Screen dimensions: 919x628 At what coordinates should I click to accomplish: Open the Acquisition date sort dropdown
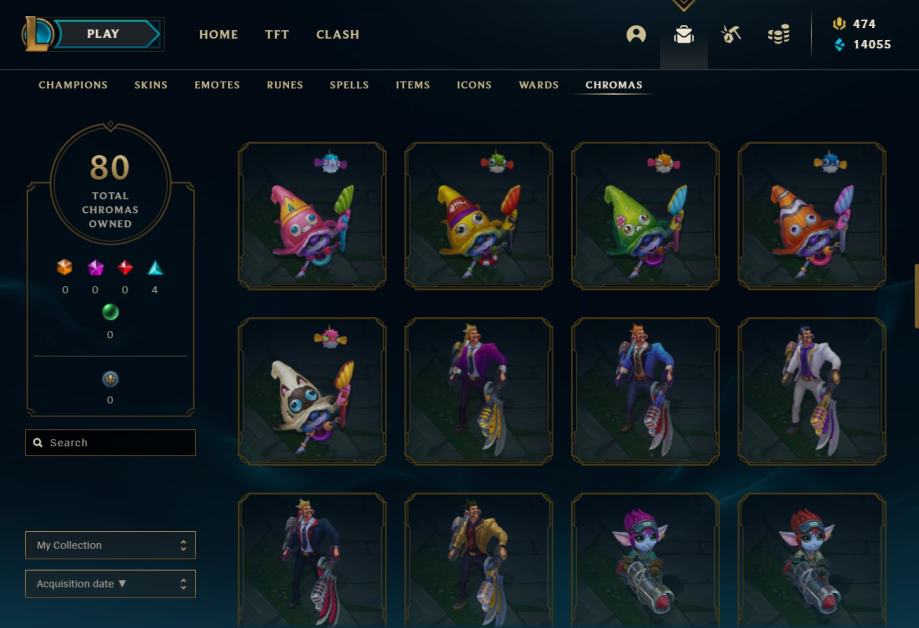coord(110,584)
